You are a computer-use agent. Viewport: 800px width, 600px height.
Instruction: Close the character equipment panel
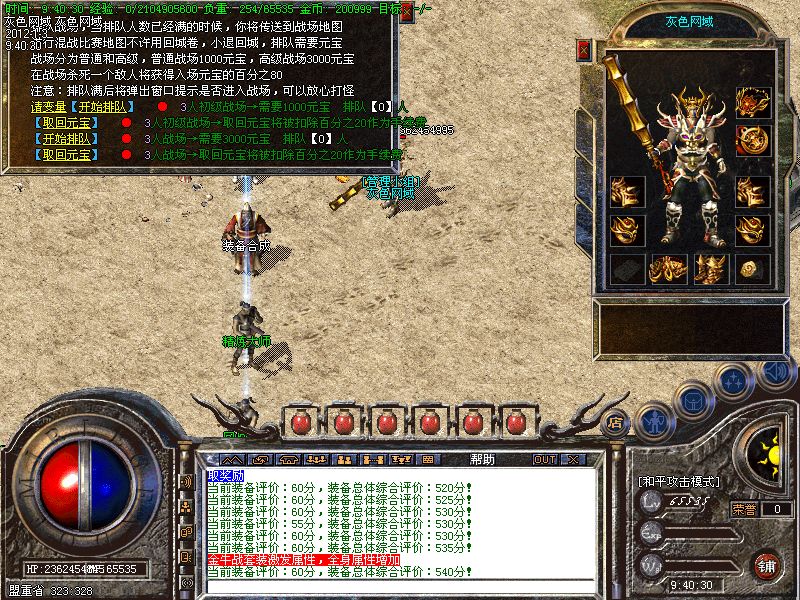point(584,50)
